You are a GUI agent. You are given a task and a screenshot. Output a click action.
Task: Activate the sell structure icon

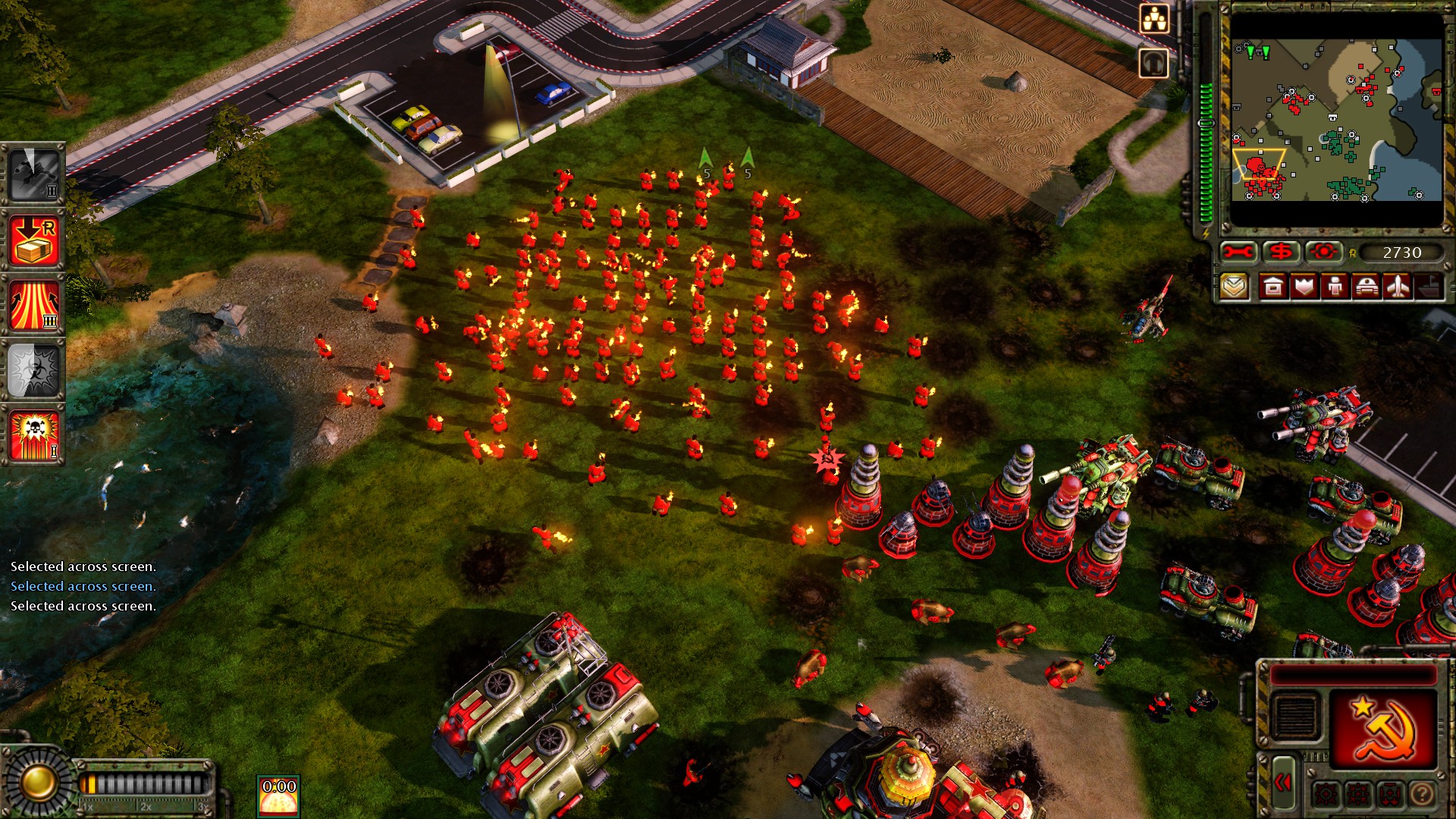[1282, 253]
